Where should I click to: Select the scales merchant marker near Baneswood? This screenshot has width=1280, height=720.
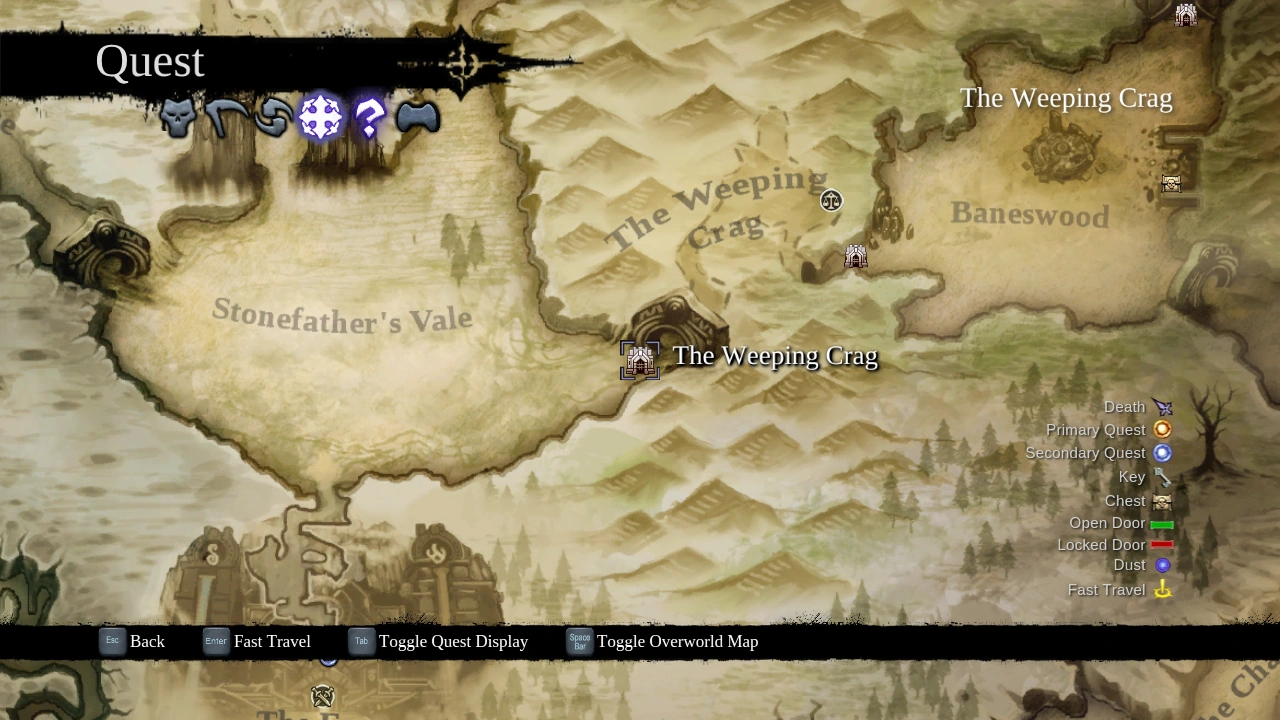tap(832, 201)
